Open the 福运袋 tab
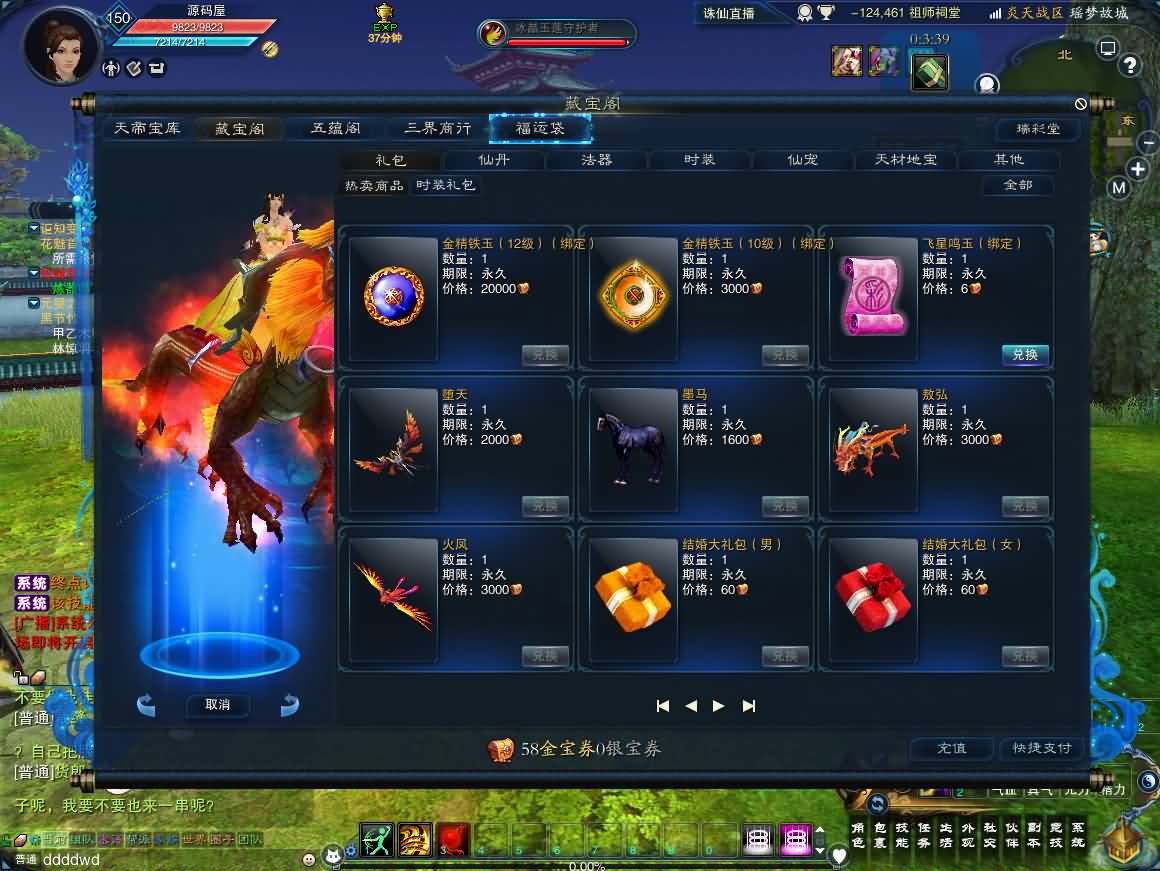 (540, 129)
